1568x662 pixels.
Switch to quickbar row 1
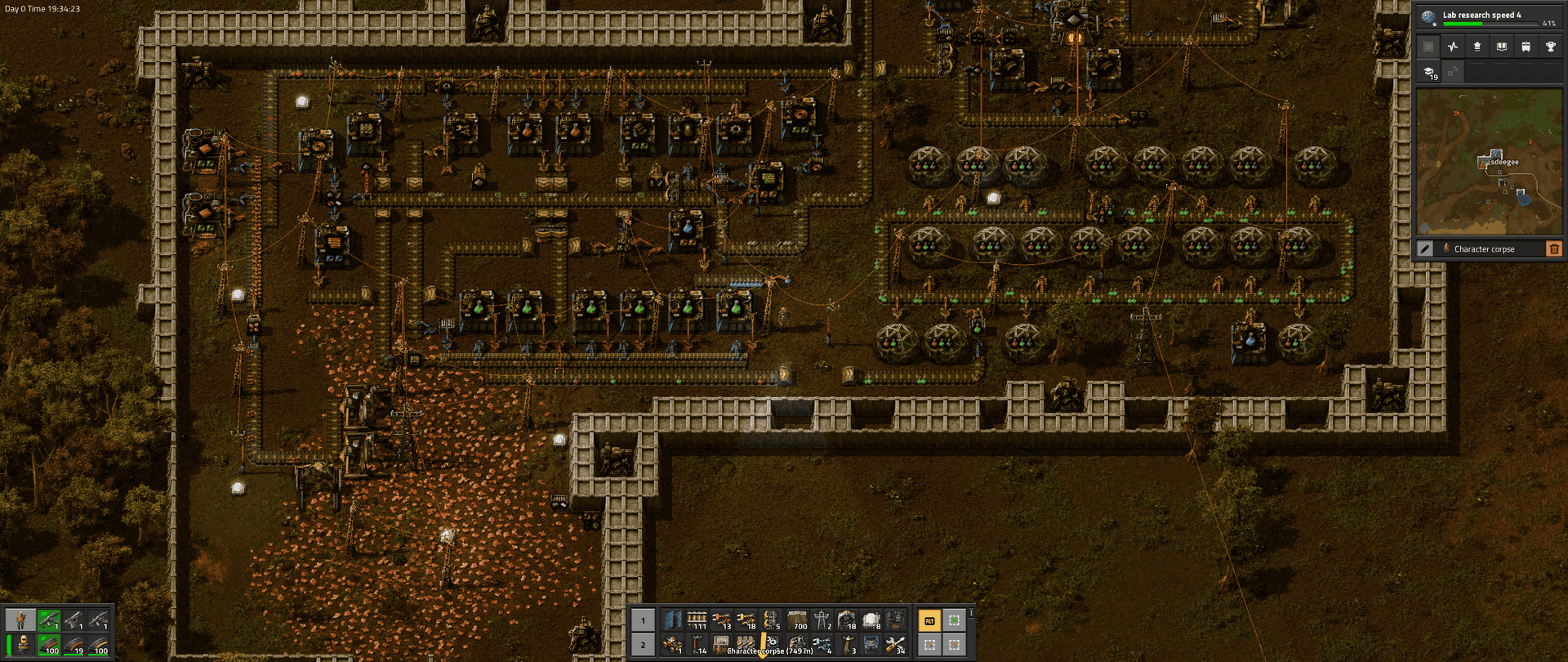(x=643, y=620)
